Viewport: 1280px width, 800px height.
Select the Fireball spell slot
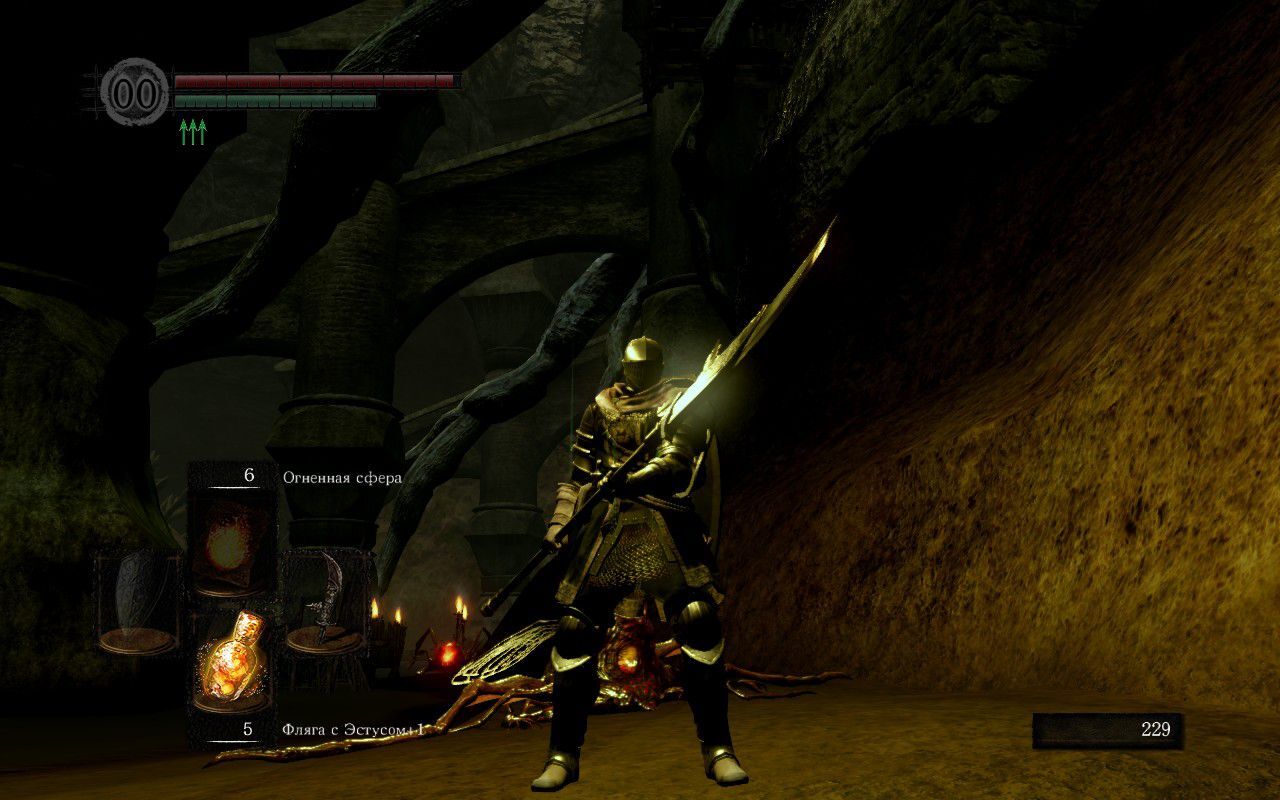pyautogui.click(x=231, y=545)
